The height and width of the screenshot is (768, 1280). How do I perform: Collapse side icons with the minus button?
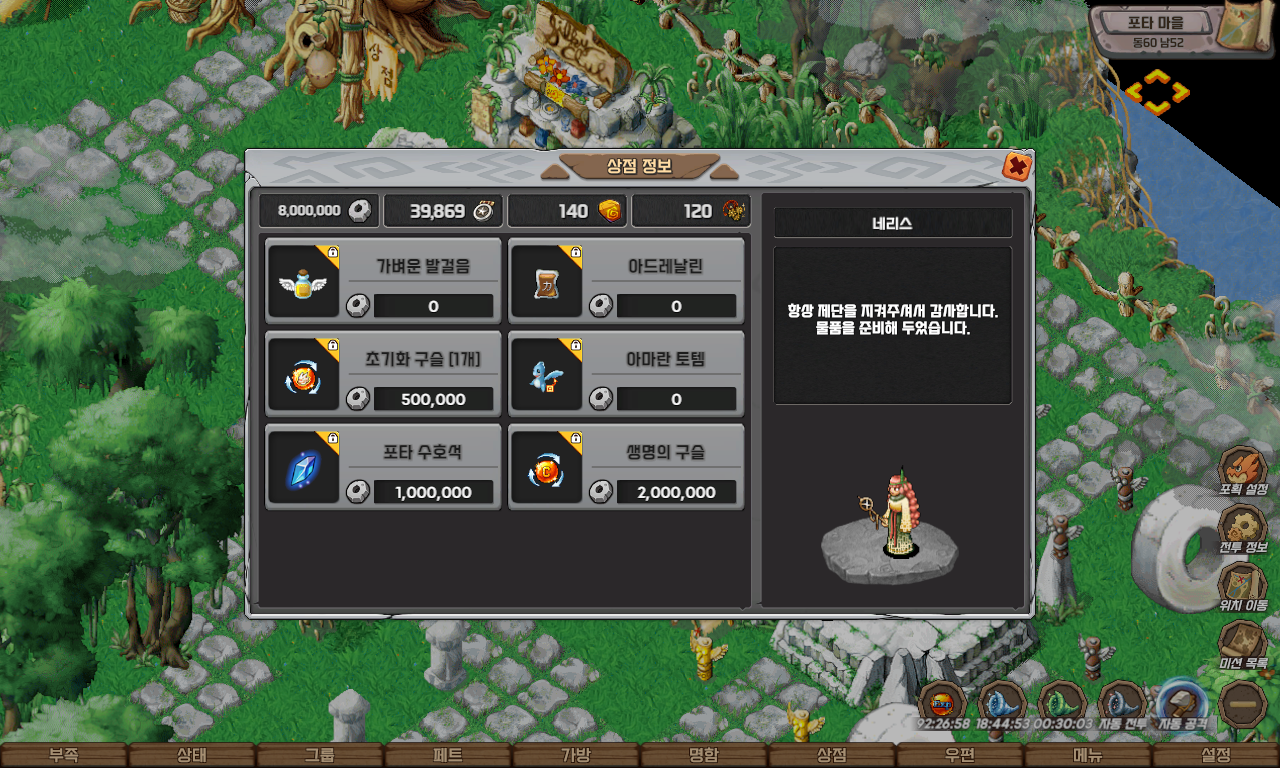pyautogui.click(x=1243, y=703)
